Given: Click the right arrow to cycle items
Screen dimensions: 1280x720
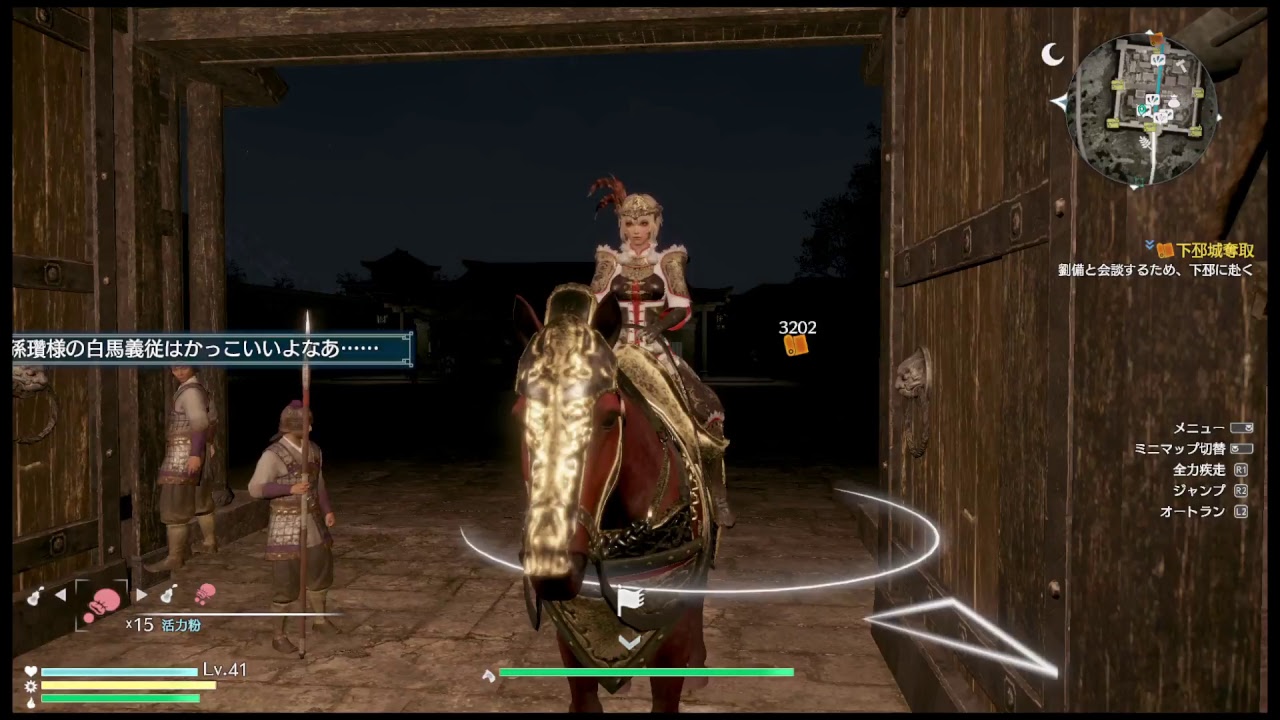Looking at the screenshot, I should [x=142, y=594].
